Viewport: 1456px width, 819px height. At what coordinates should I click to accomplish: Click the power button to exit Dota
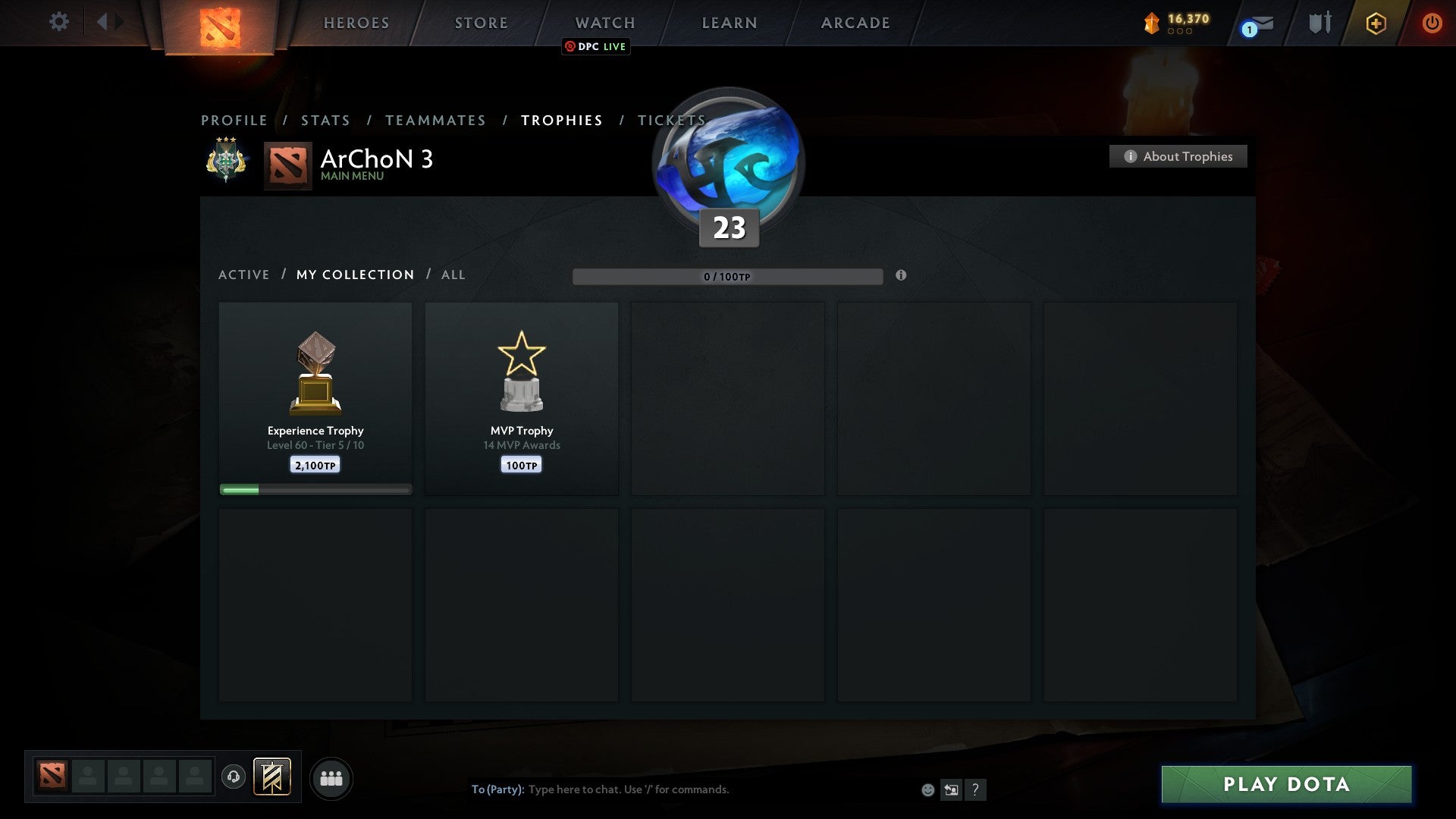[x=1432, y=23]
